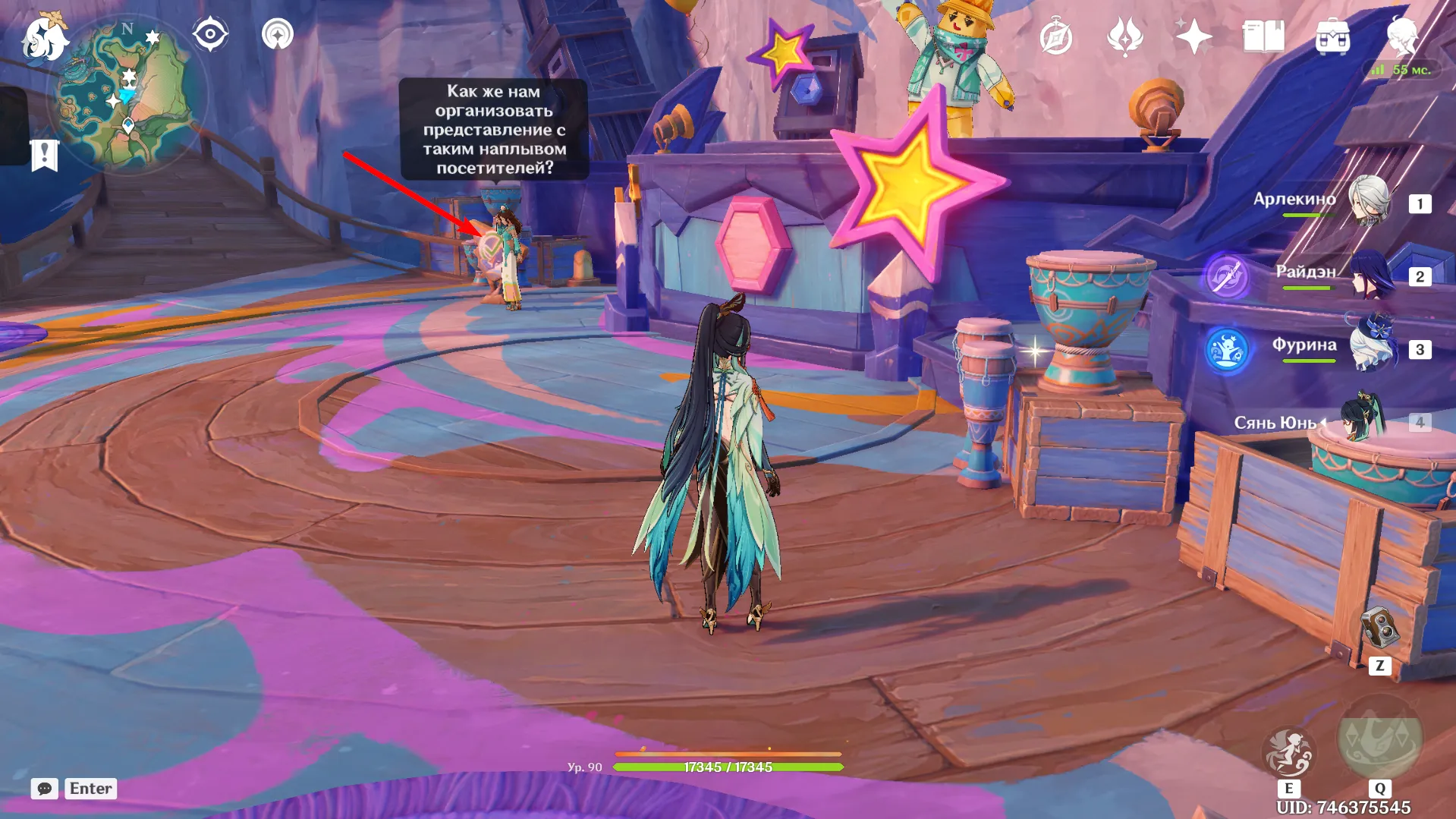Screen dimensions: 1456x819
Task: Switch to party member Арлекино
Action: (1370, 201)
